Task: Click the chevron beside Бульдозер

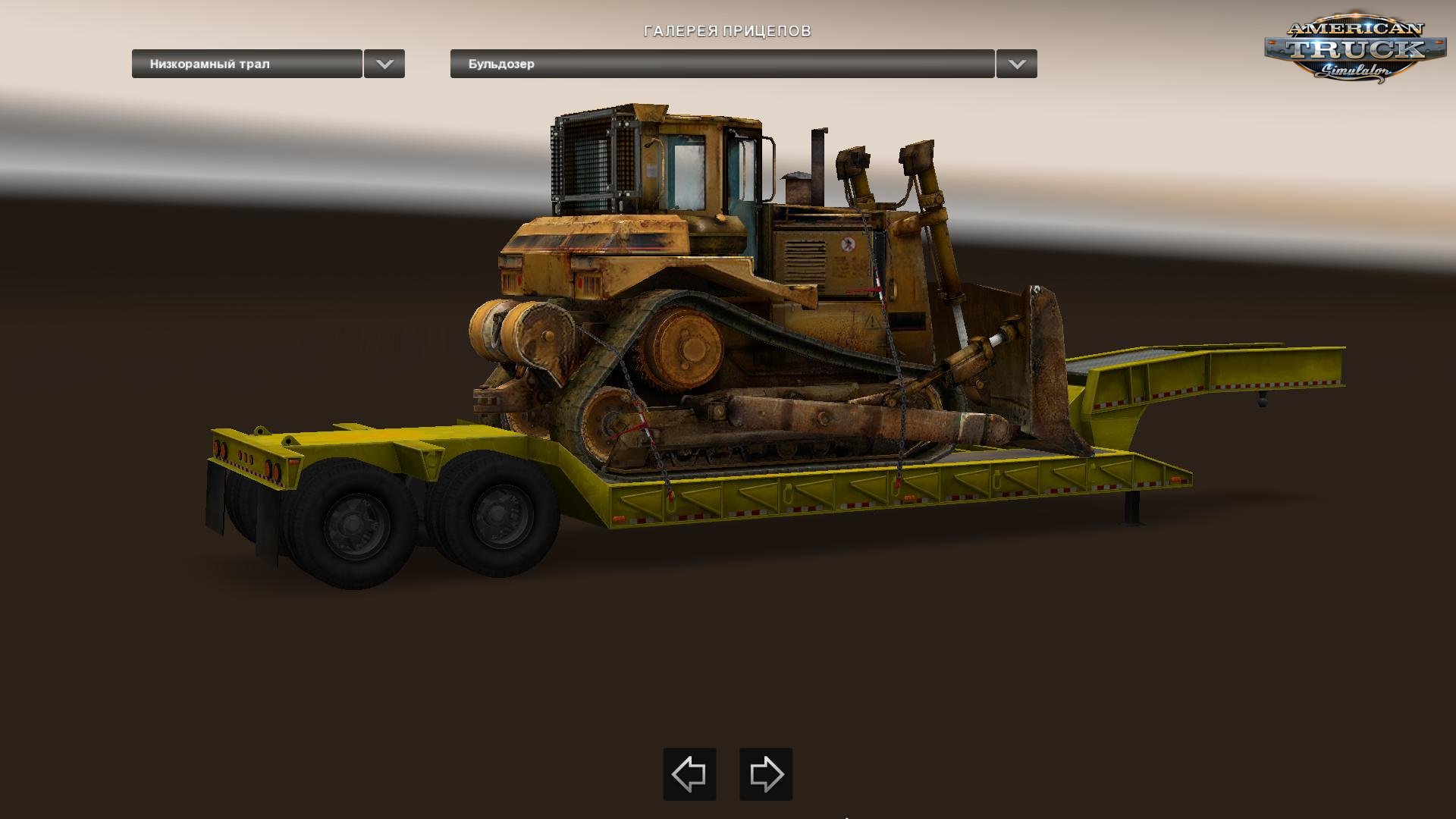Action: click(1019, 64)
